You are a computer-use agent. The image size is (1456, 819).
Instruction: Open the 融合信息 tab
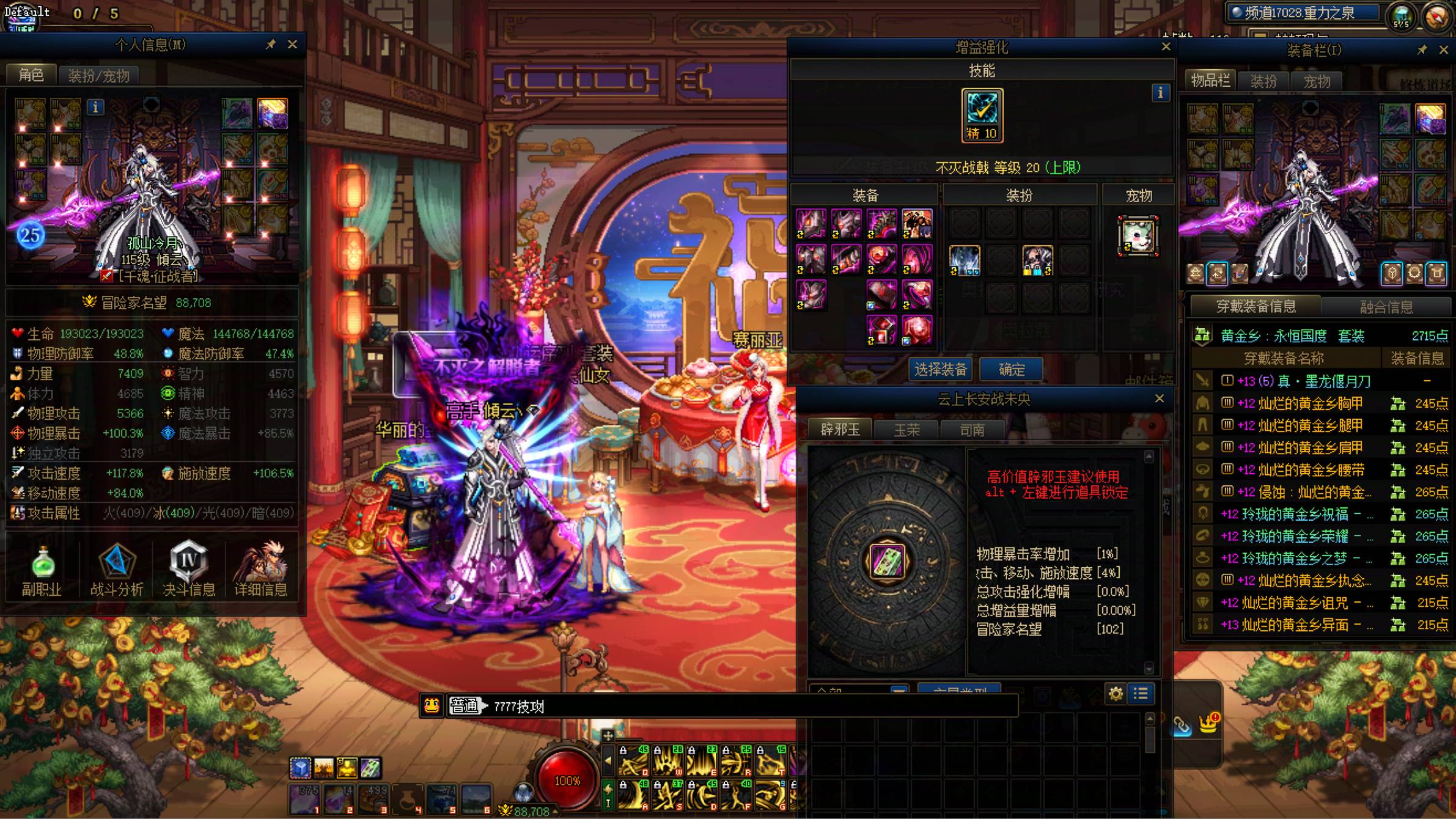tap(1386, 307)
